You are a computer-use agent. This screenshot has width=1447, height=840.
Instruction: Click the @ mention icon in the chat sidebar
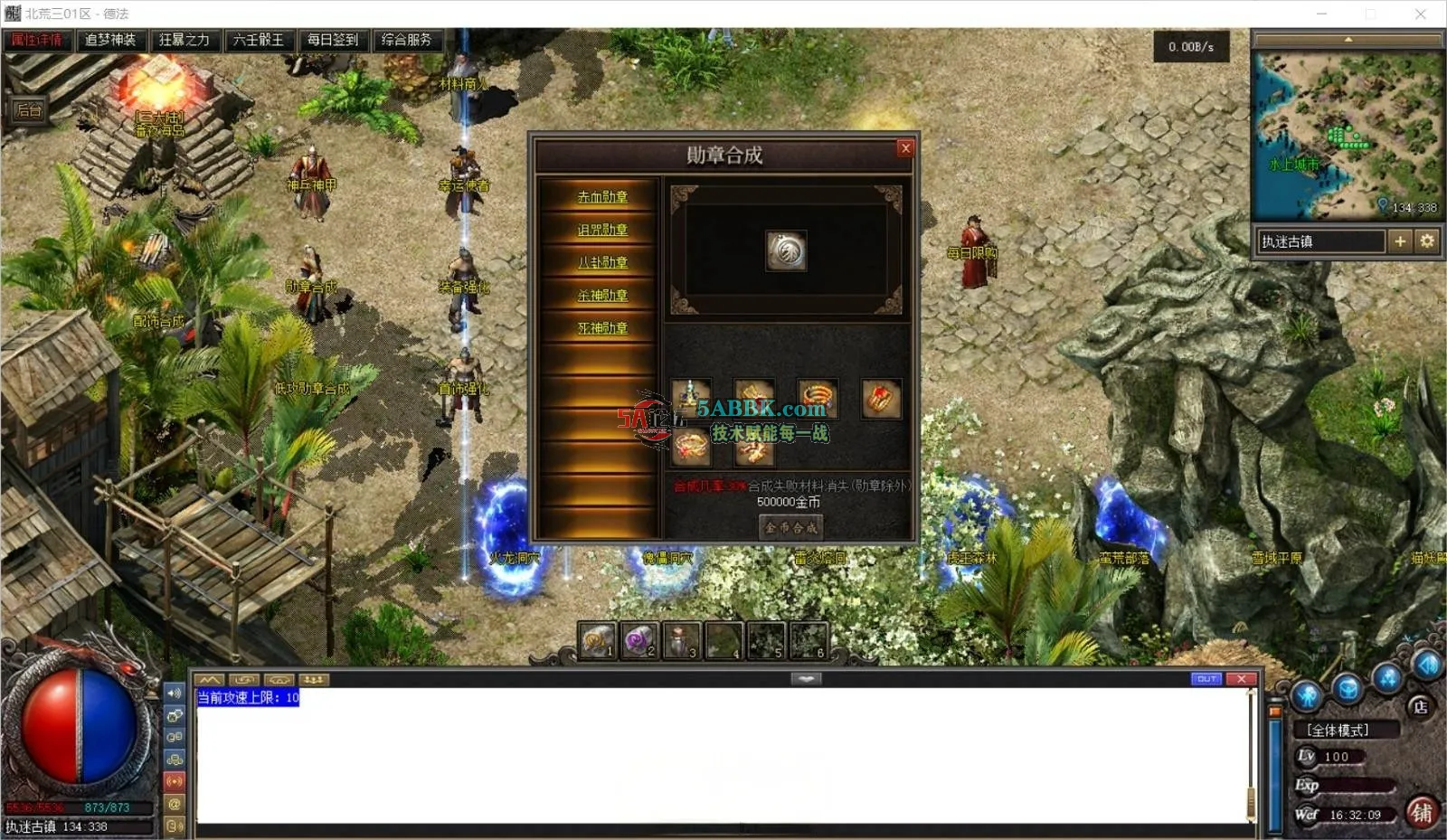tap(175, 804)
